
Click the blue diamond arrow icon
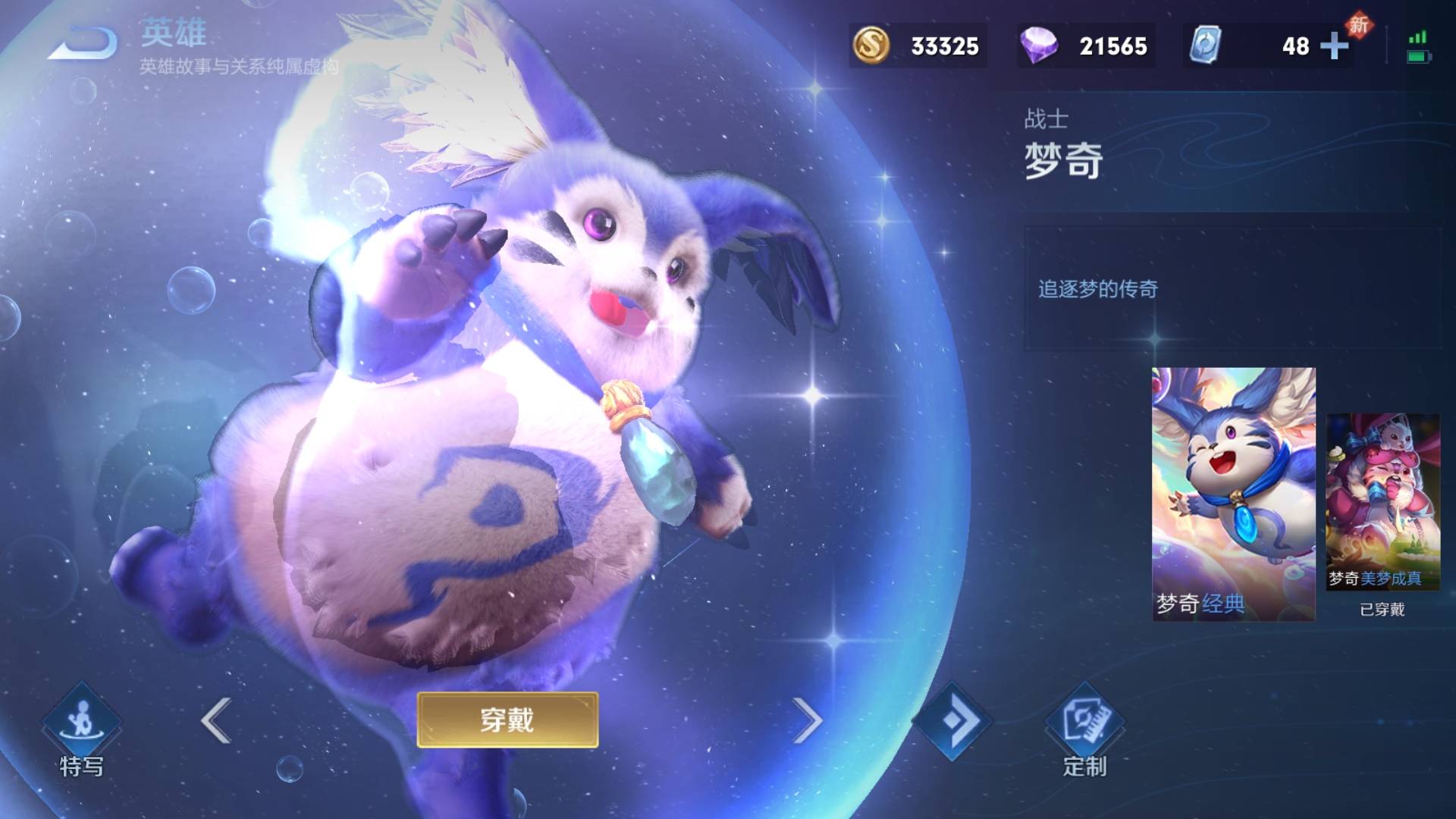[x=952, y=720]
